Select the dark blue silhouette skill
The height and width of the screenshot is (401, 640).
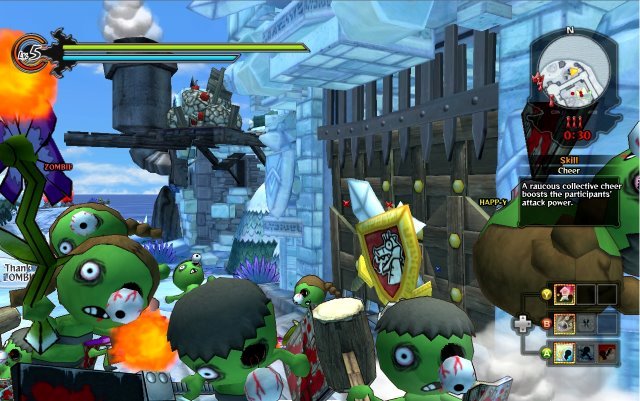pos(586,351)
